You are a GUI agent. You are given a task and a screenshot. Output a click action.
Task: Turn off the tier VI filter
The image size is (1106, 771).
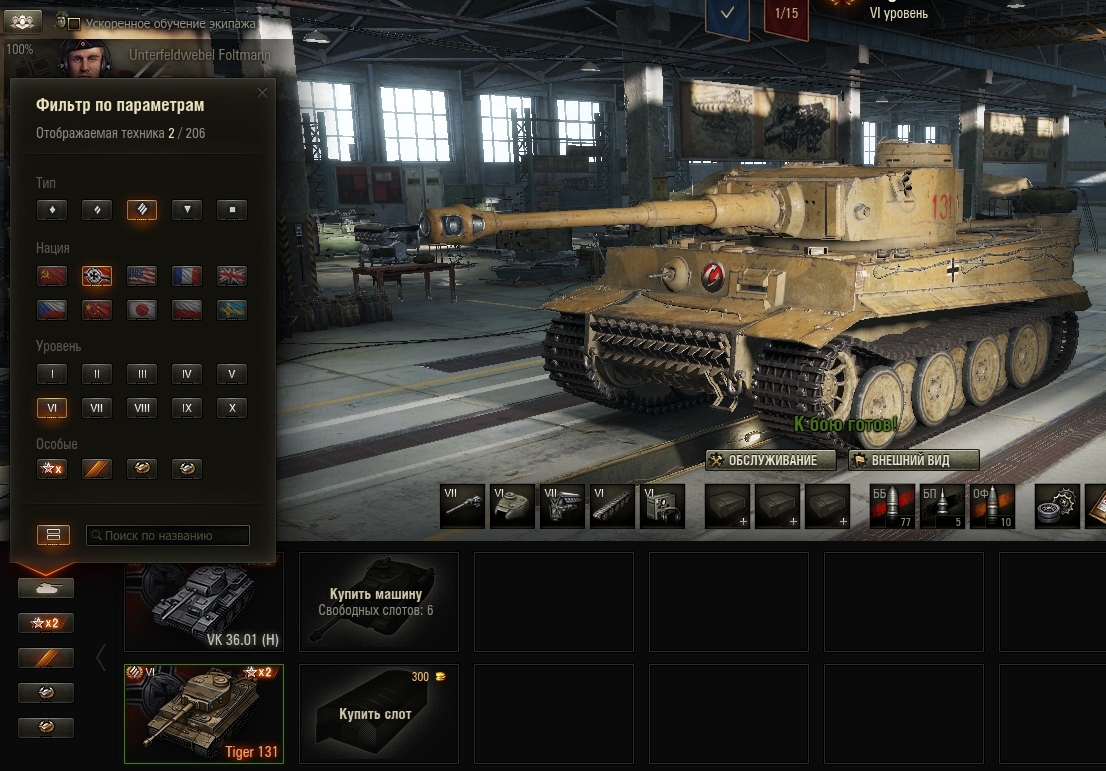click(x=52, y=408)
